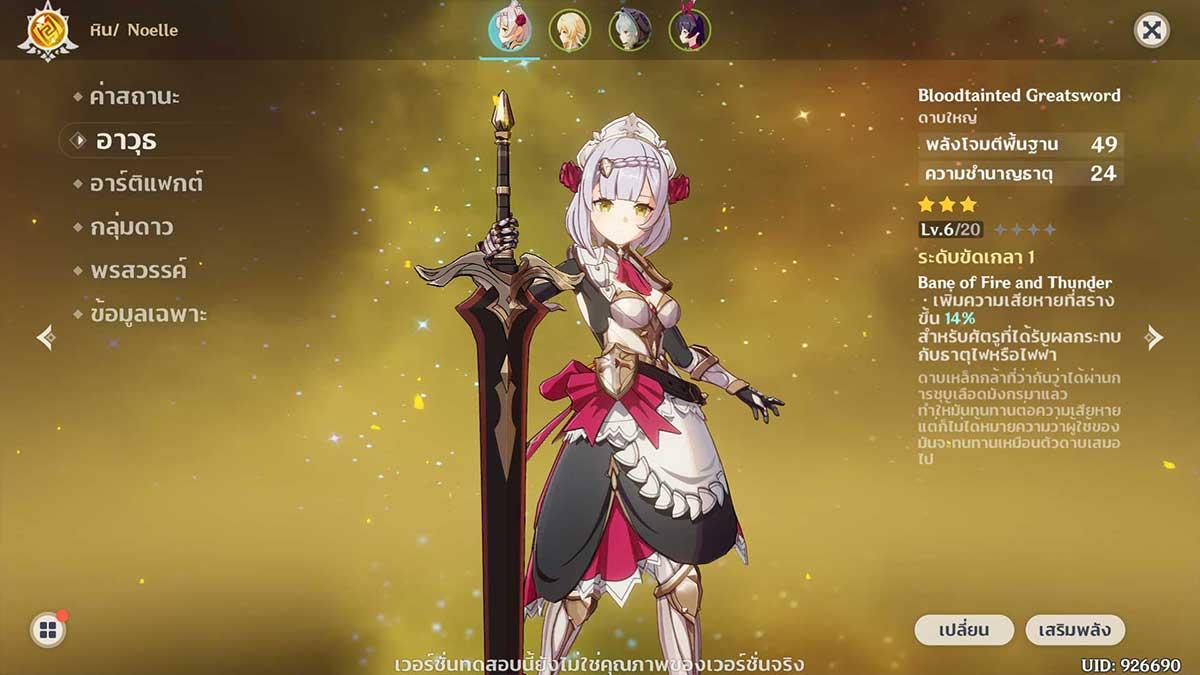The image size is (1200, 675).
Task: Open the four-square grid menu icon
Action: coord(47,629)
